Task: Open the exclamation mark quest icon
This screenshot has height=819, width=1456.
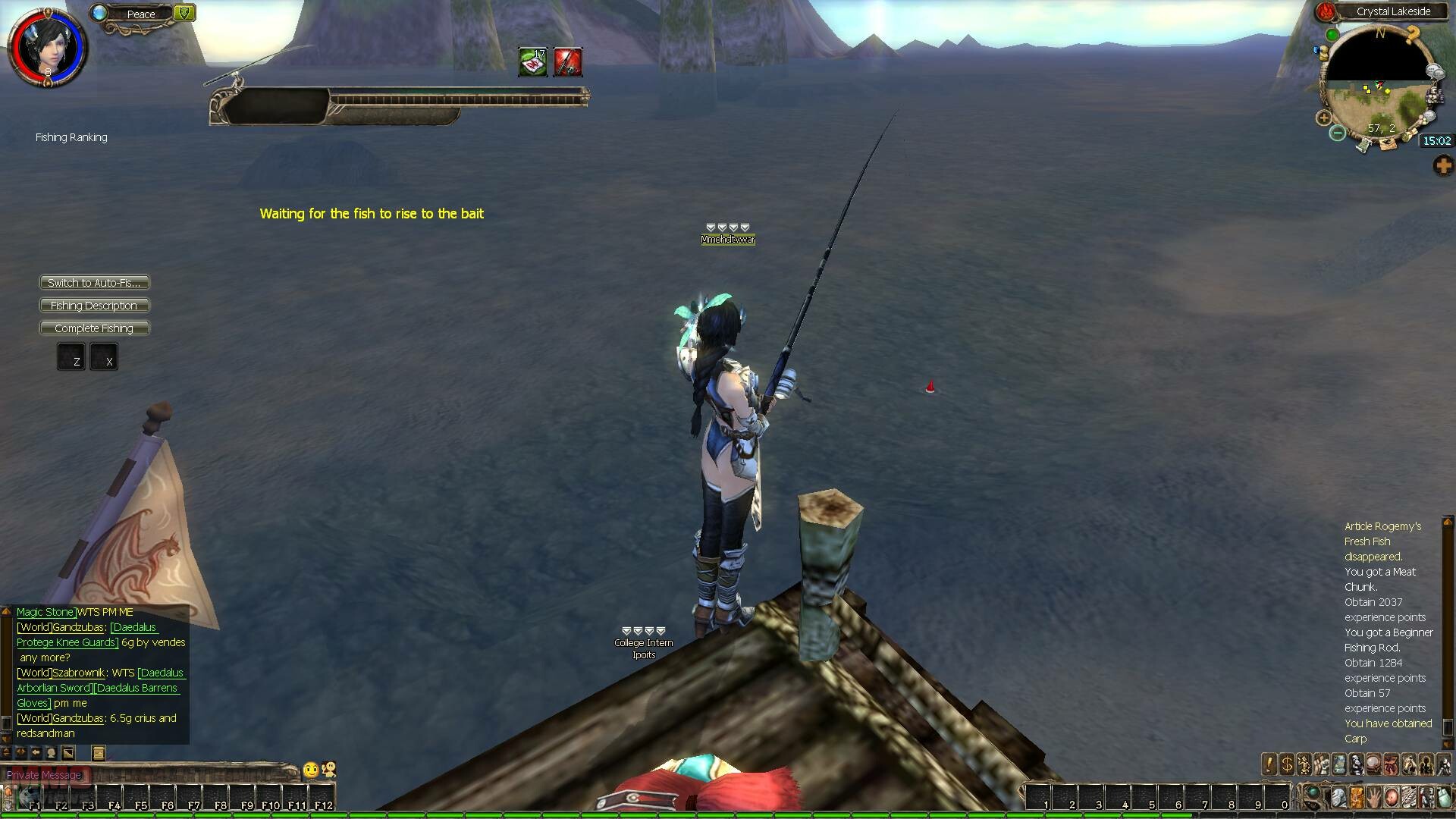Action: (x=1269, y=764)
